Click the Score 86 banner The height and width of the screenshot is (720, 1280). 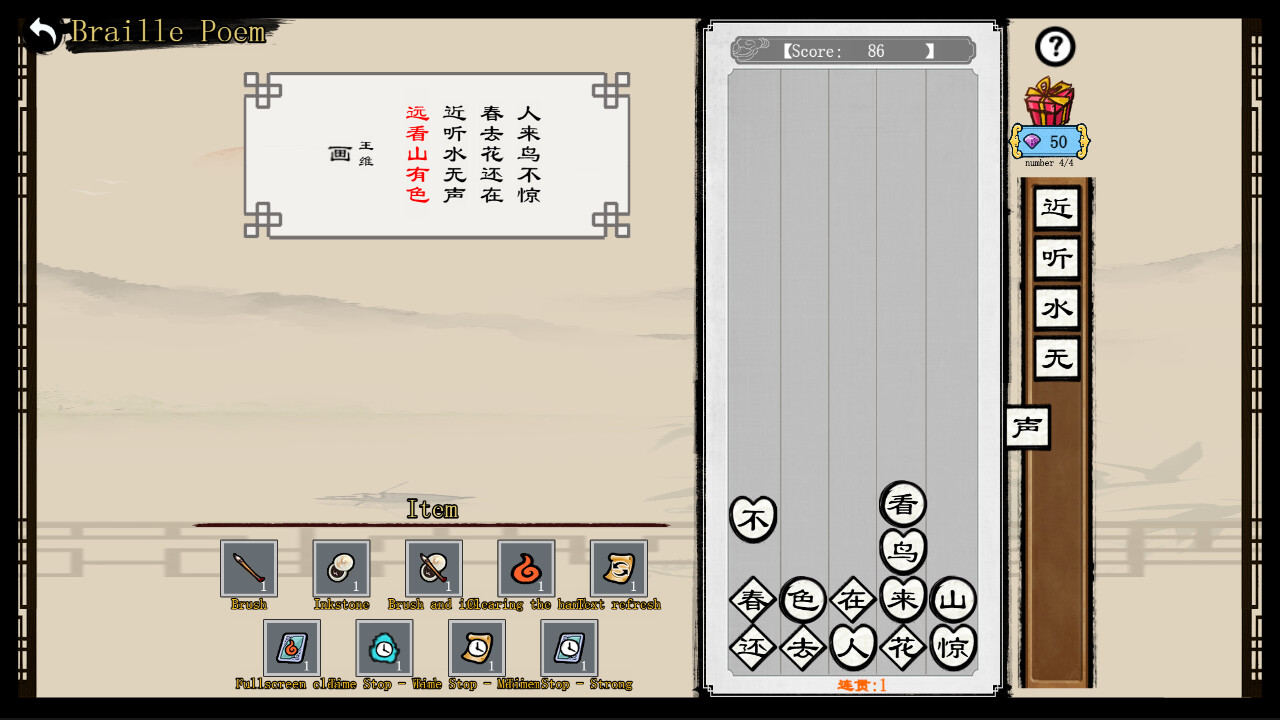(851, 50)
